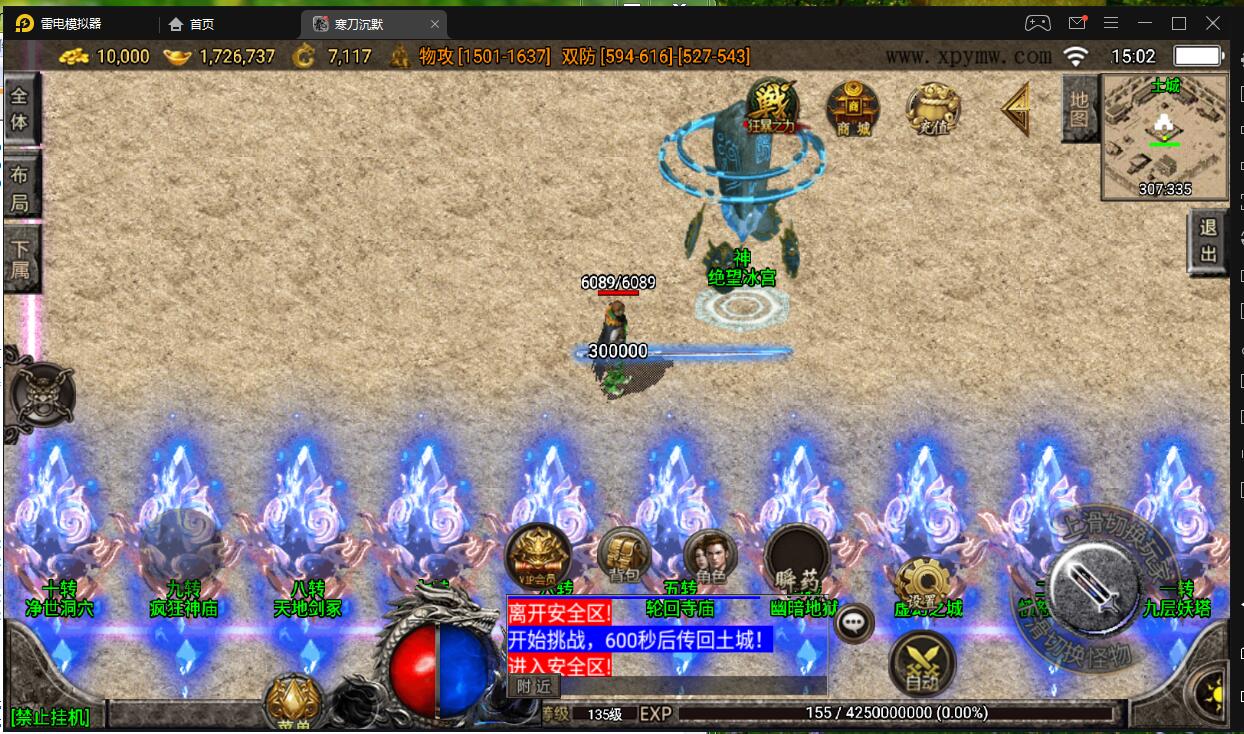The image size is (1244, 734).
Task: Show the 角色 character sheet
Action: tap(711, 557)
